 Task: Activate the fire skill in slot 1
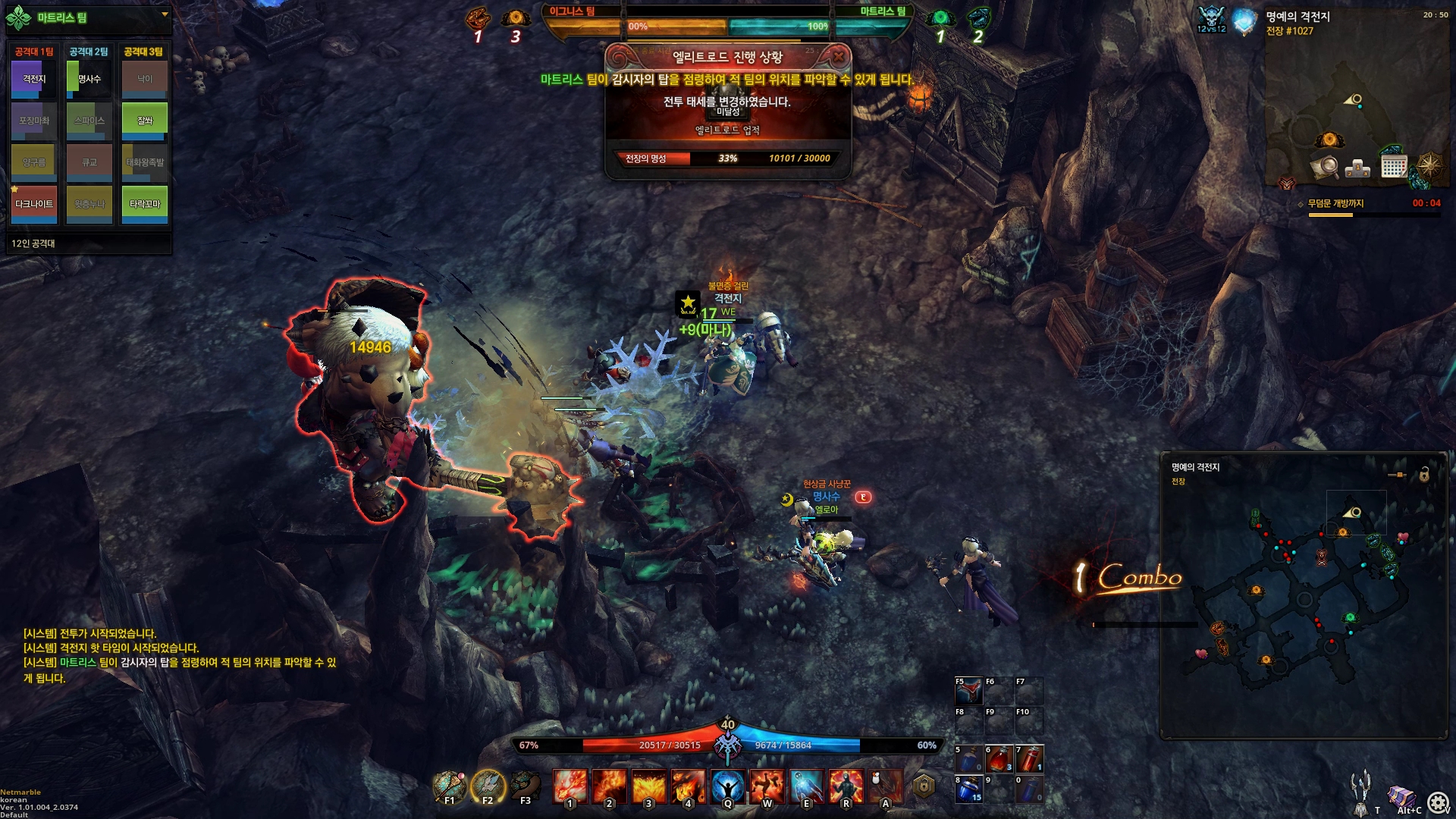click(570, 786)
